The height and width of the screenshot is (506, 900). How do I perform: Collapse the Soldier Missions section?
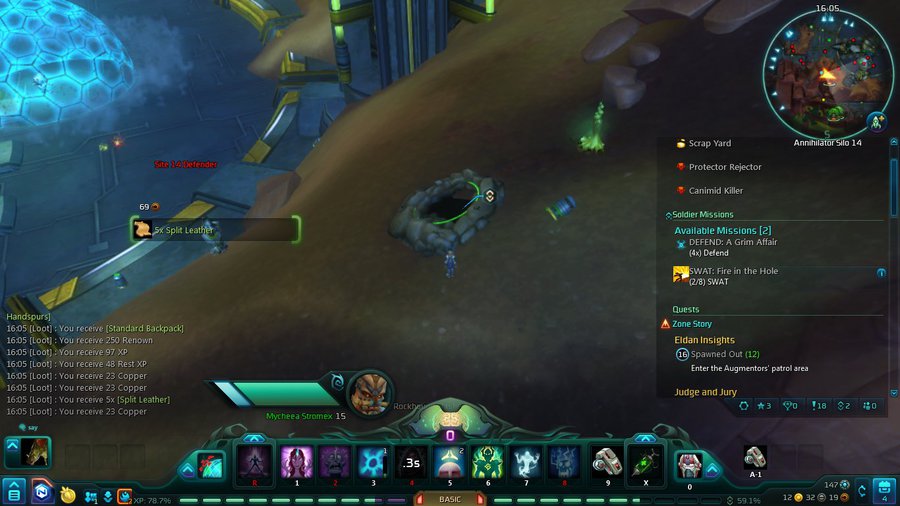(x=668, y=215)
